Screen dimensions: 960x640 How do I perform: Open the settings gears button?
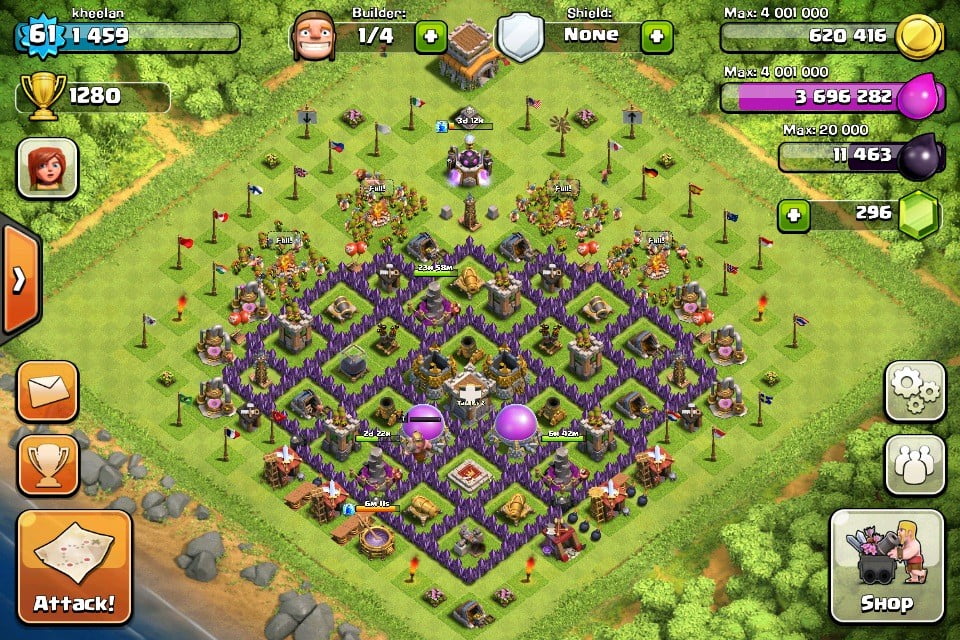tap(915, 391)
